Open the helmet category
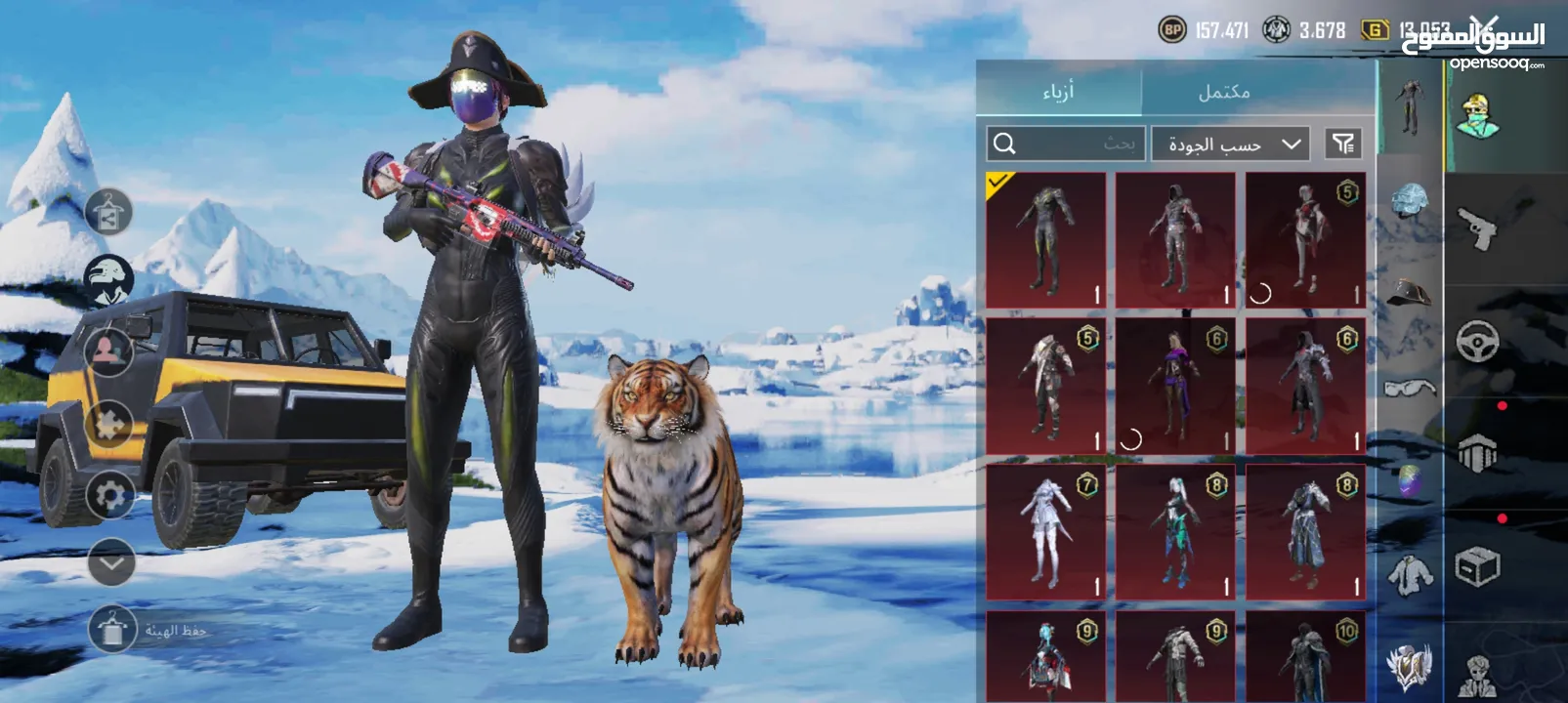 pyautogui.click(x=1409, y=201)
